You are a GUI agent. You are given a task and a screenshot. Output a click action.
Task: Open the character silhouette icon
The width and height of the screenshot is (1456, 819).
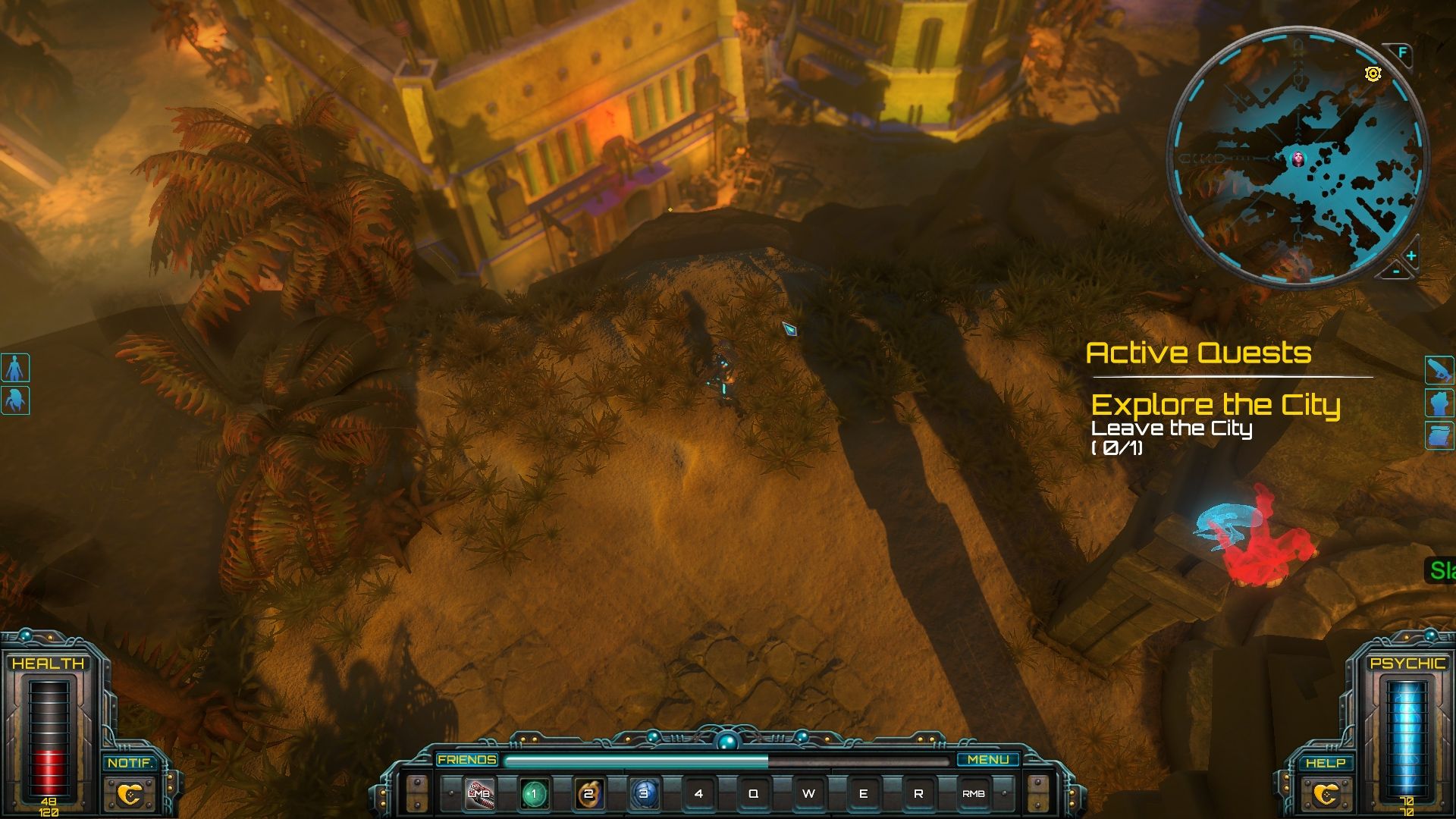click(x=15, y=368)
